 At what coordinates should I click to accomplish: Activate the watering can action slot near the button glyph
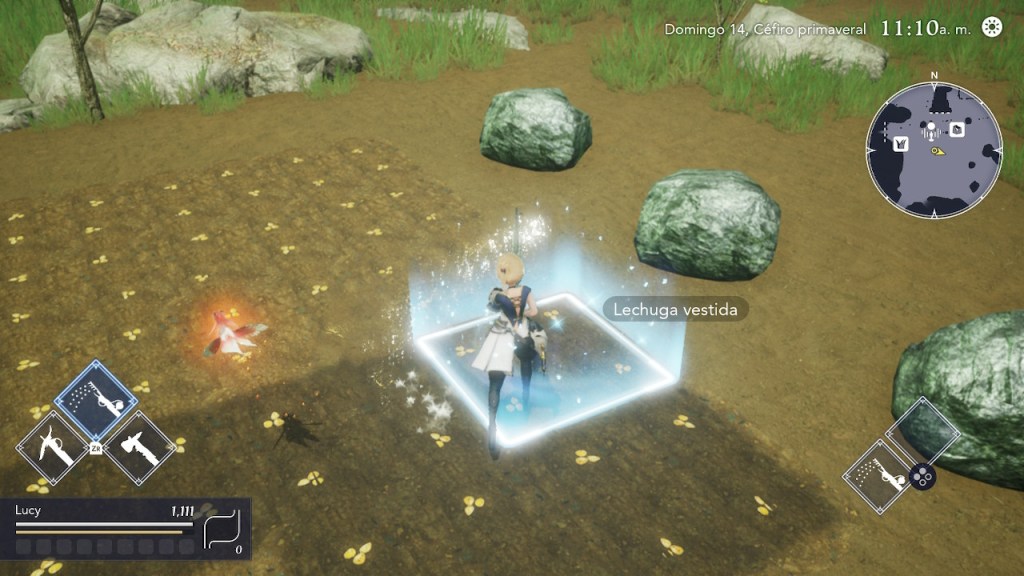[x=883, y=477]
